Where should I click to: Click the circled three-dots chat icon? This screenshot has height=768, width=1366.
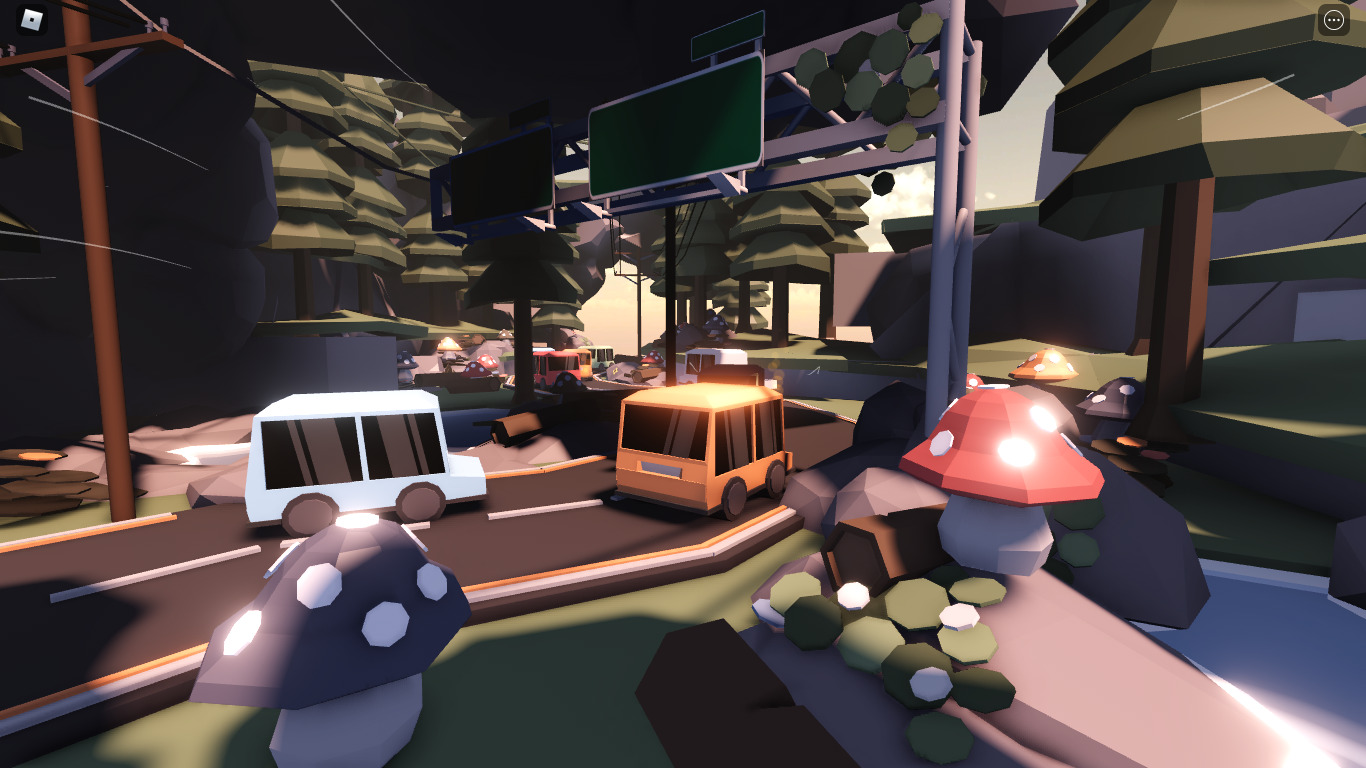pyautogui.click(x=1334, y=20)
